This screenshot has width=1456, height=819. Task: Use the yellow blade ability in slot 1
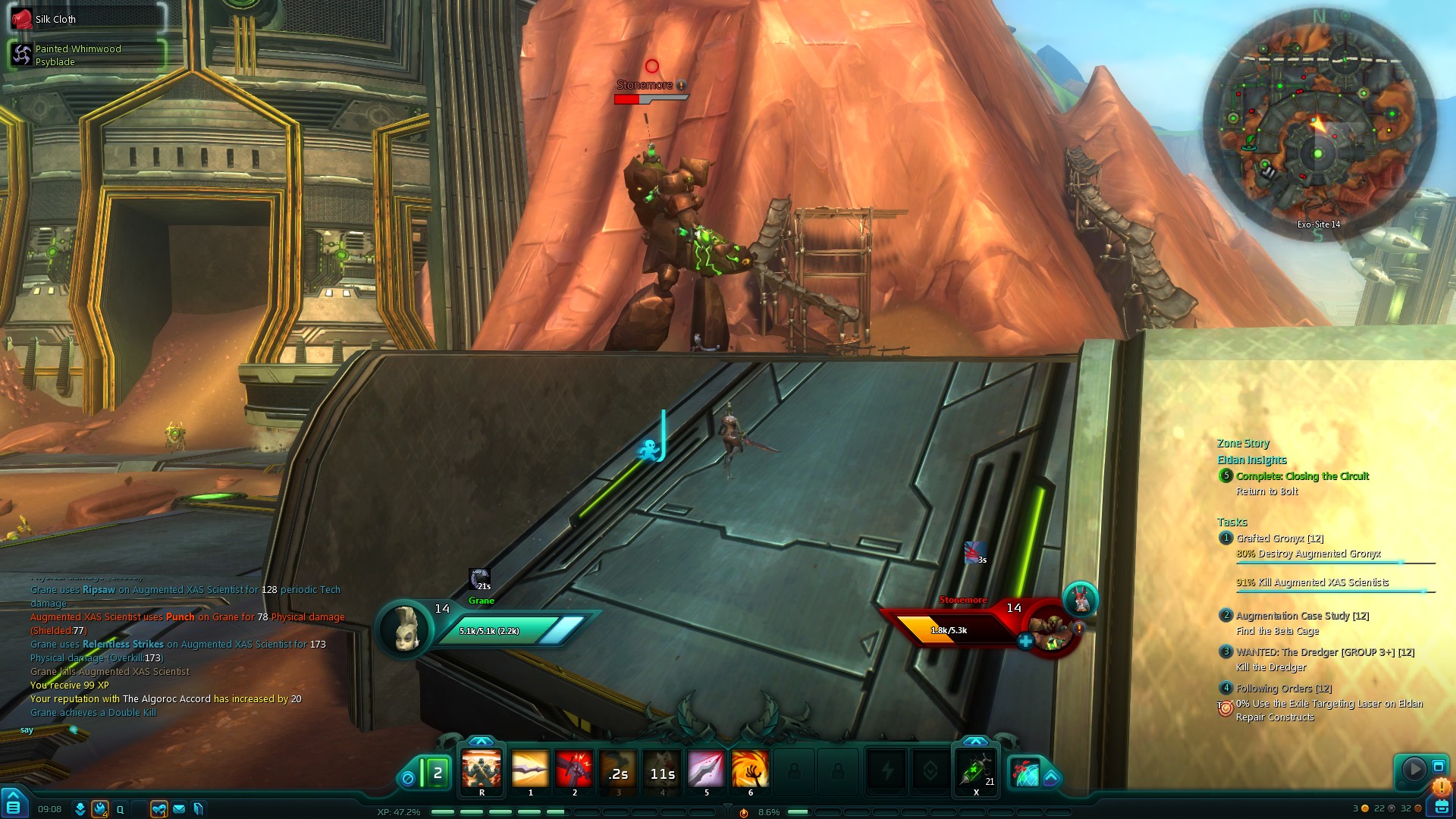530,769
